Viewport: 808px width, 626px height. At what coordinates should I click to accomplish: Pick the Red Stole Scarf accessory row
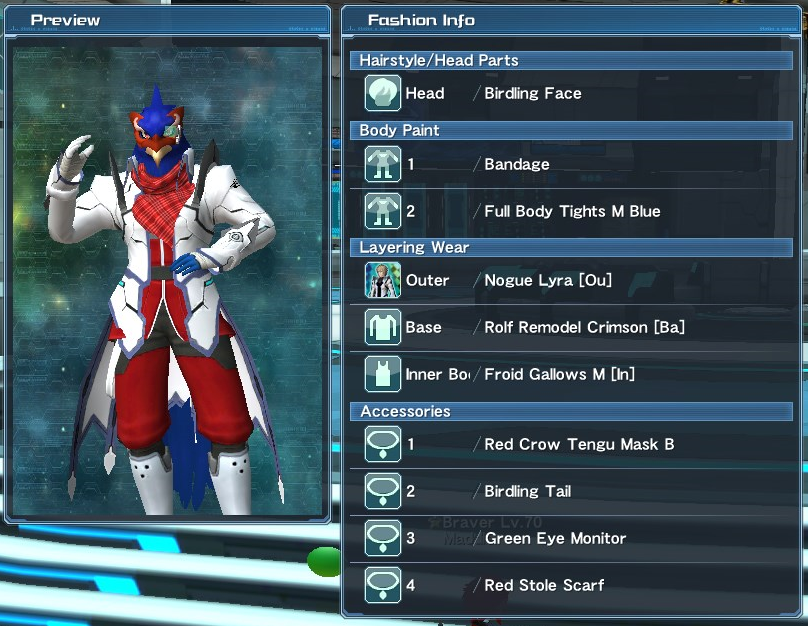(571, 585)
